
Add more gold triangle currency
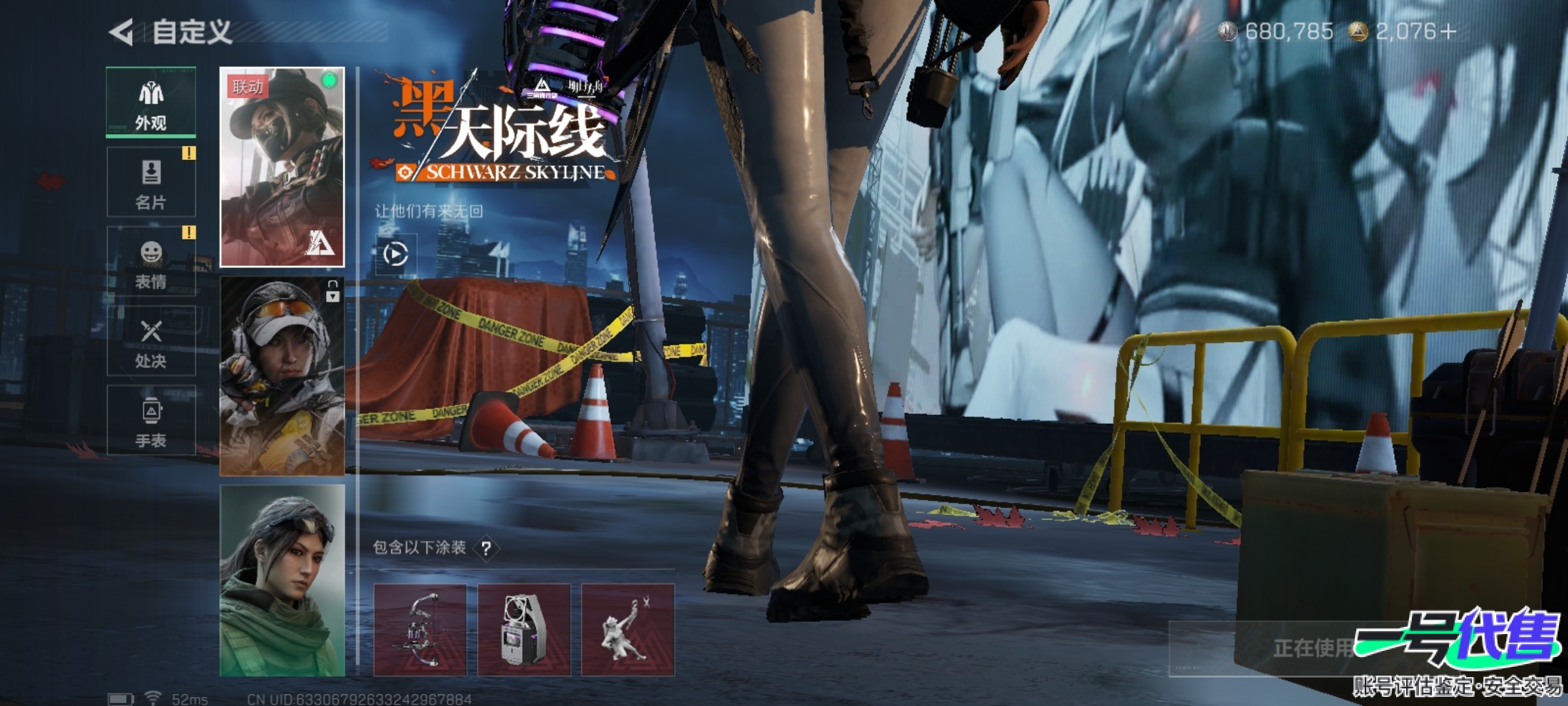click(x=1448, y=31)
